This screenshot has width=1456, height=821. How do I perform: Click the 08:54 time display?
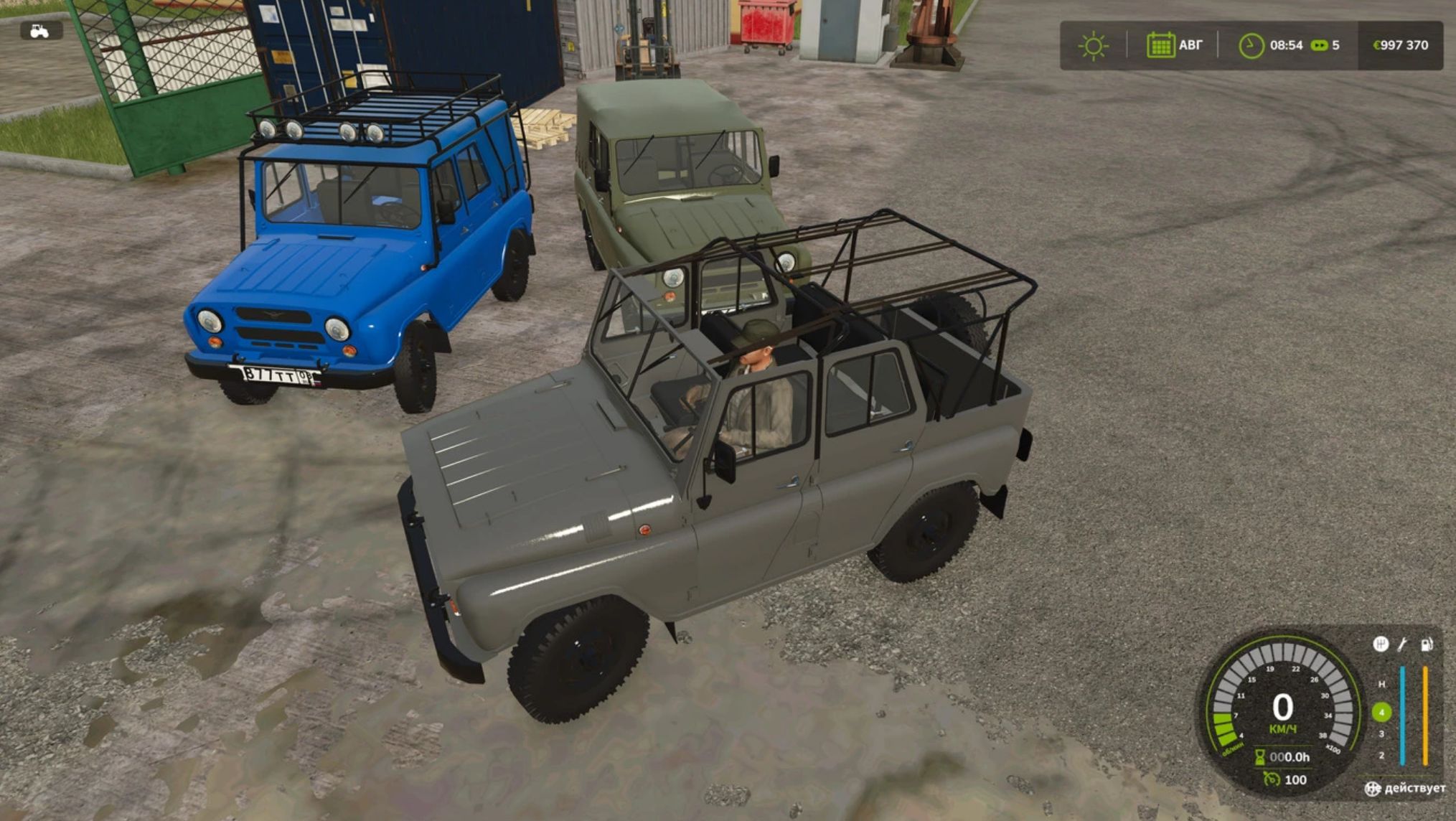[1287, 45]
